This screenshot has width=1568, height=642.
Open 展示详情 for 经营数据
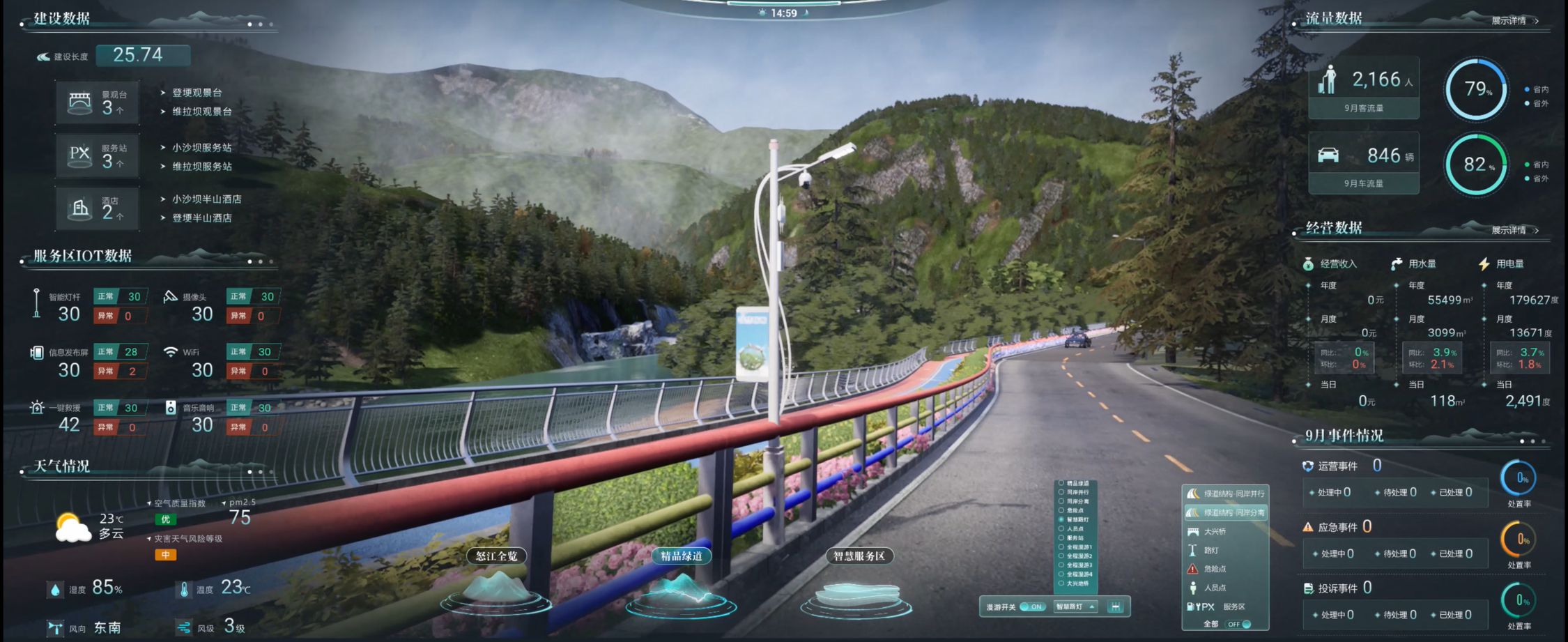pos(1514,230)
